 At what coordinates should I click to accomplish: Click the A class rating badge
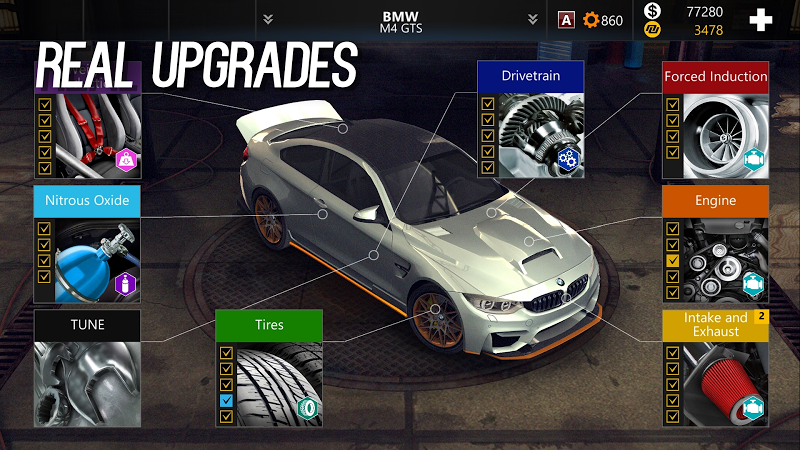point(566,20)
